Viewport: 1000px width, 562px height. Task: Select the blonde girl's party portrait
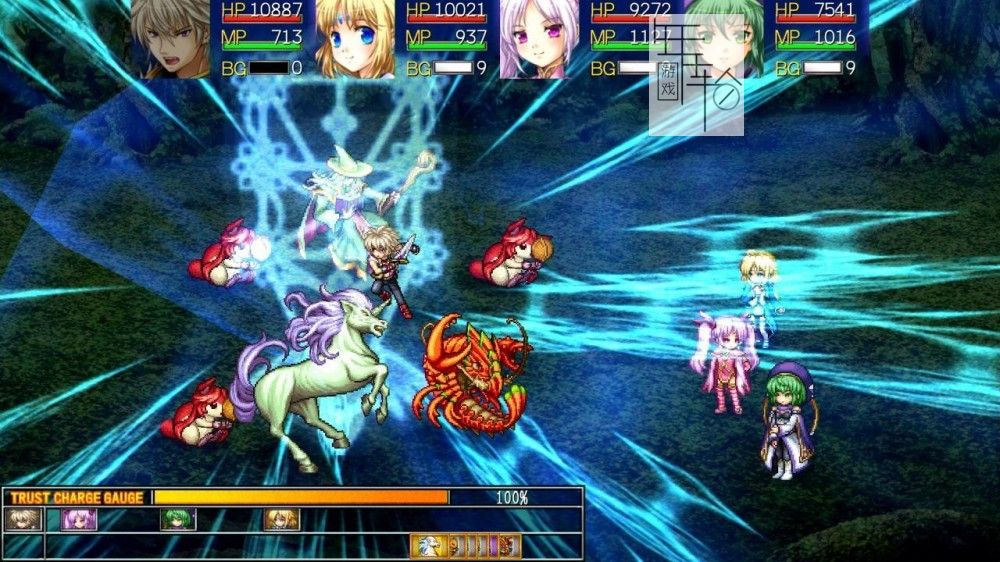click(x=355, y=39)
